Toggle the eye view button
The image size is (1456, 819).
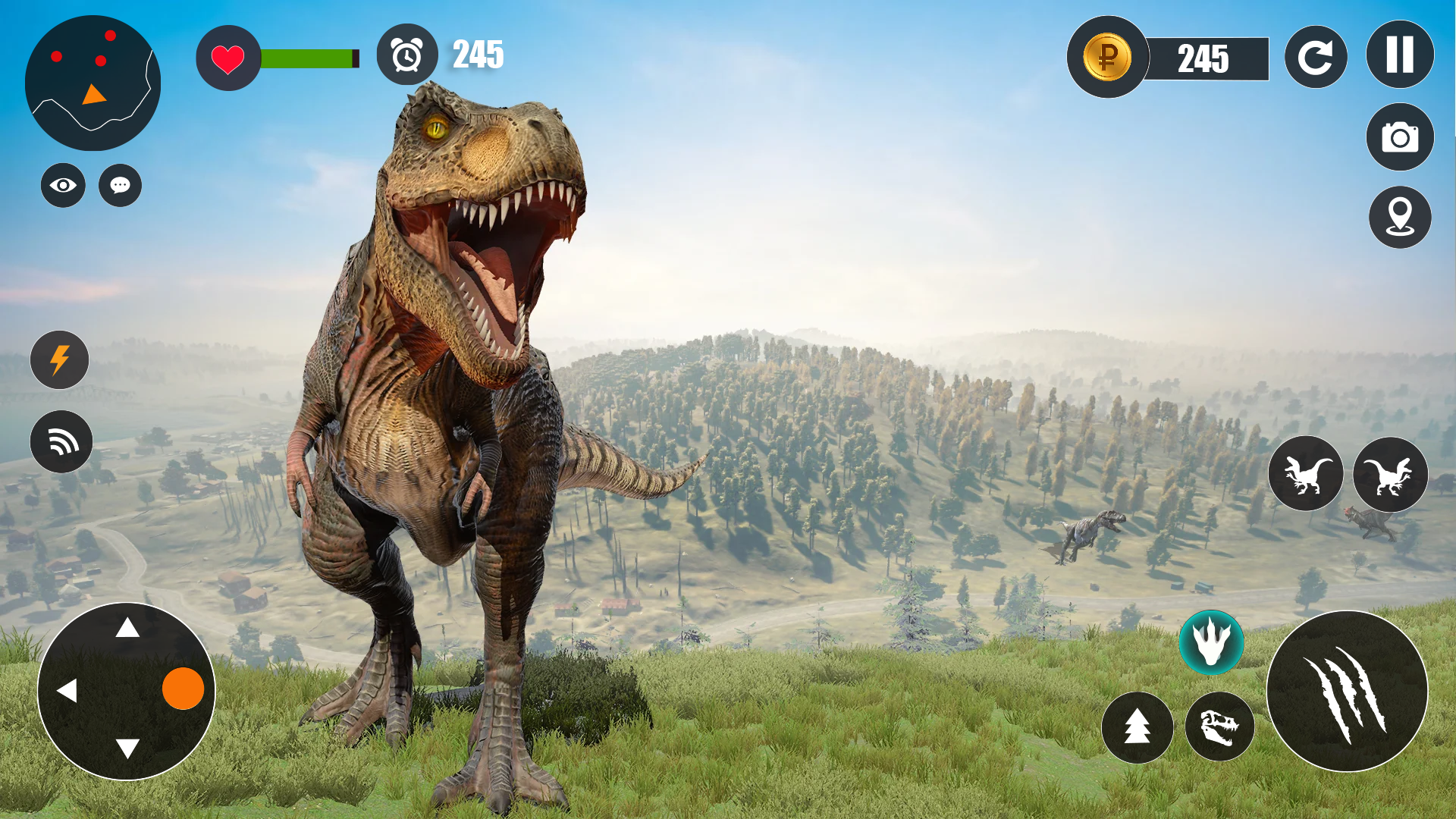point(63,185)
